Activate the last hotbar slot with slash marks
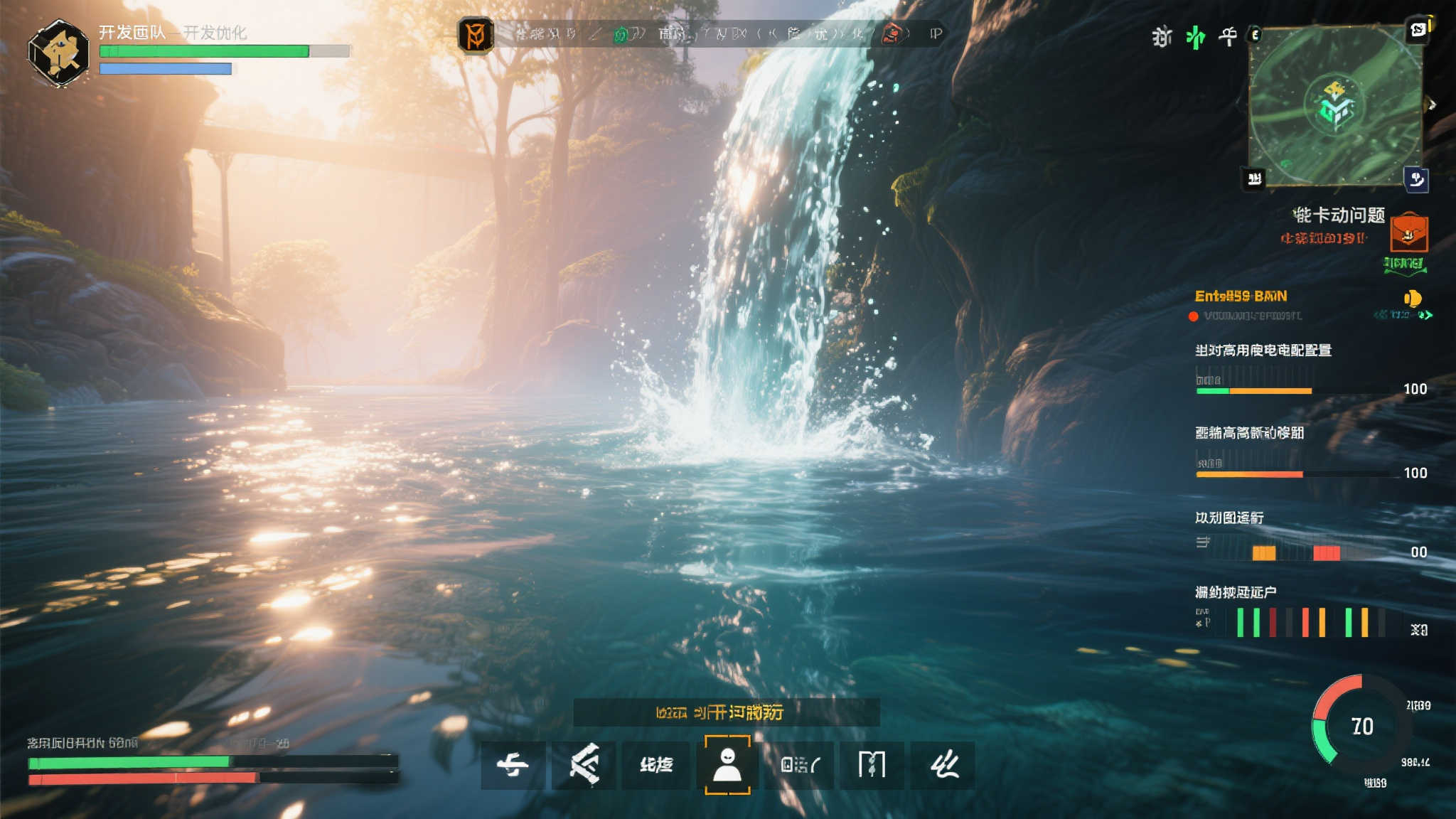 [943, 765]
